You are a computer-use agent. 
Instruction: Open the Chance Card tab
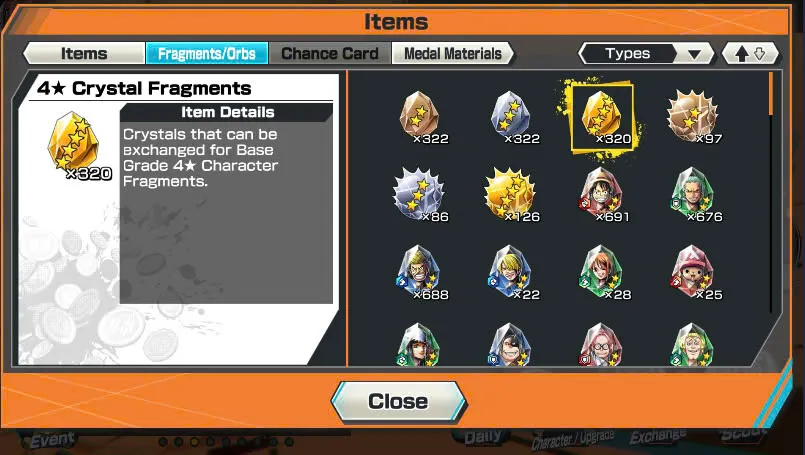pos(329,54)
